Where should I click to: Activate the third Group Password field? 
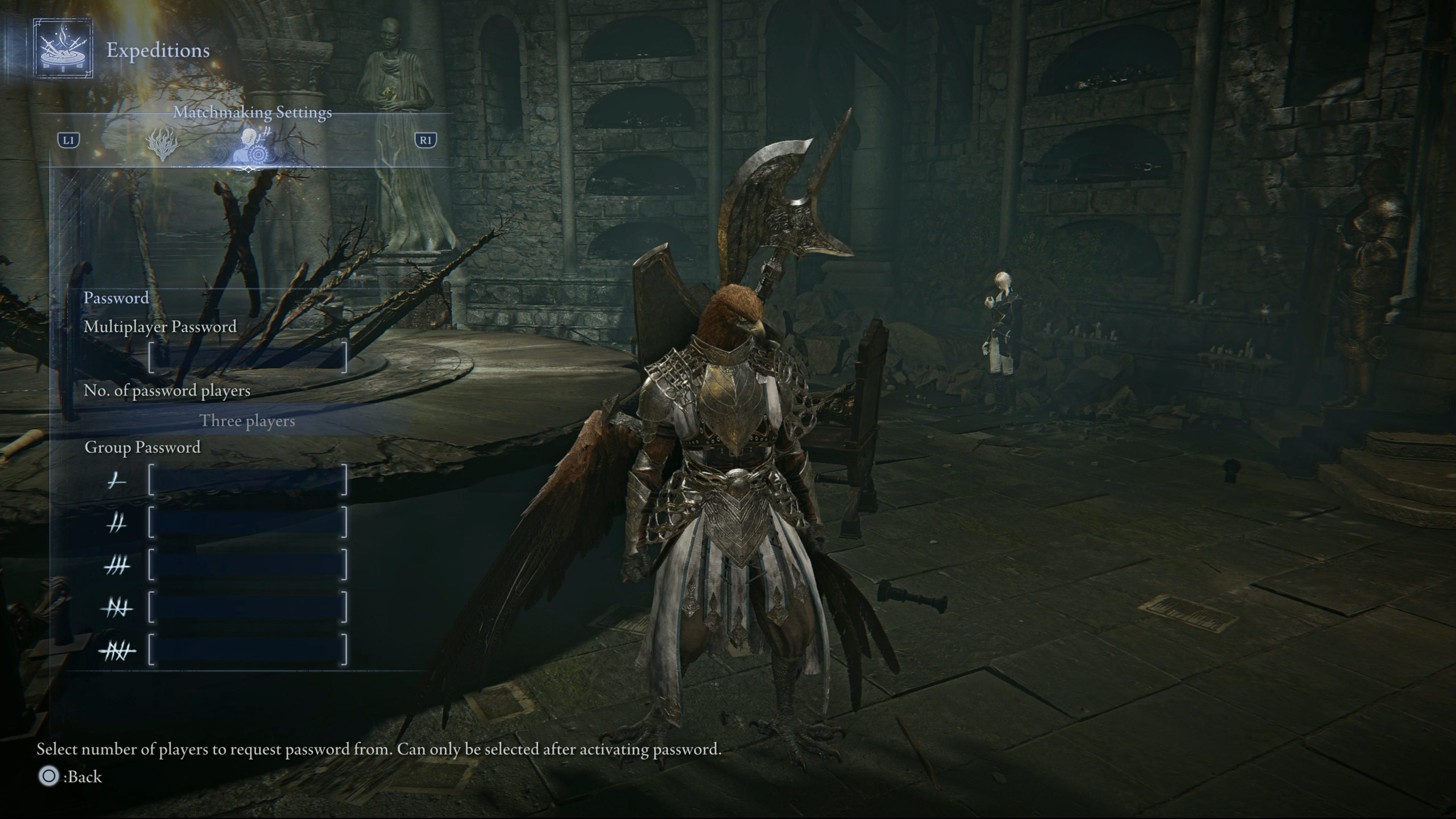(x=248, y=565)
